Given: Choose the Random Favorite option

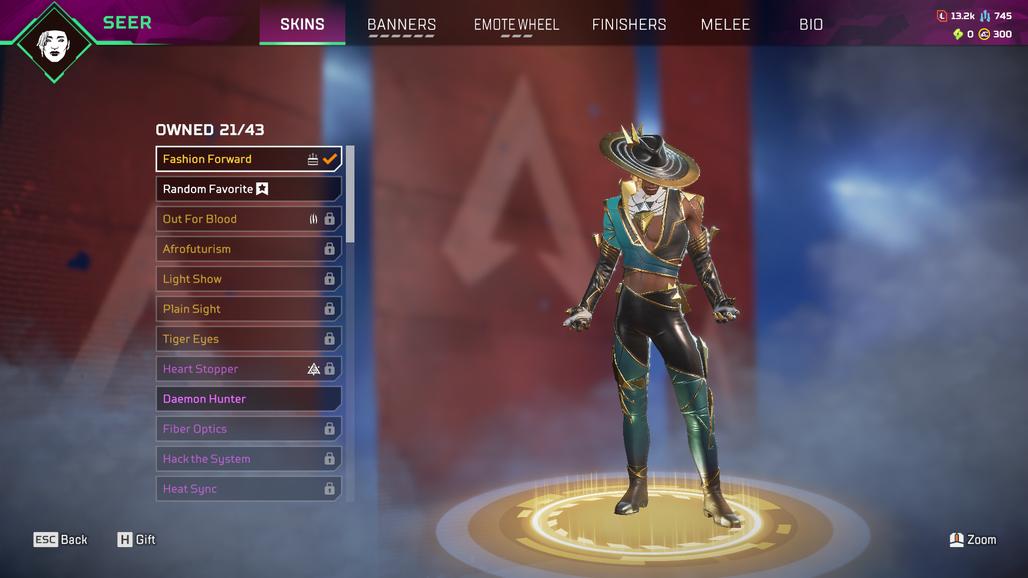Looking at the screenshot, I should click(248, 189).
